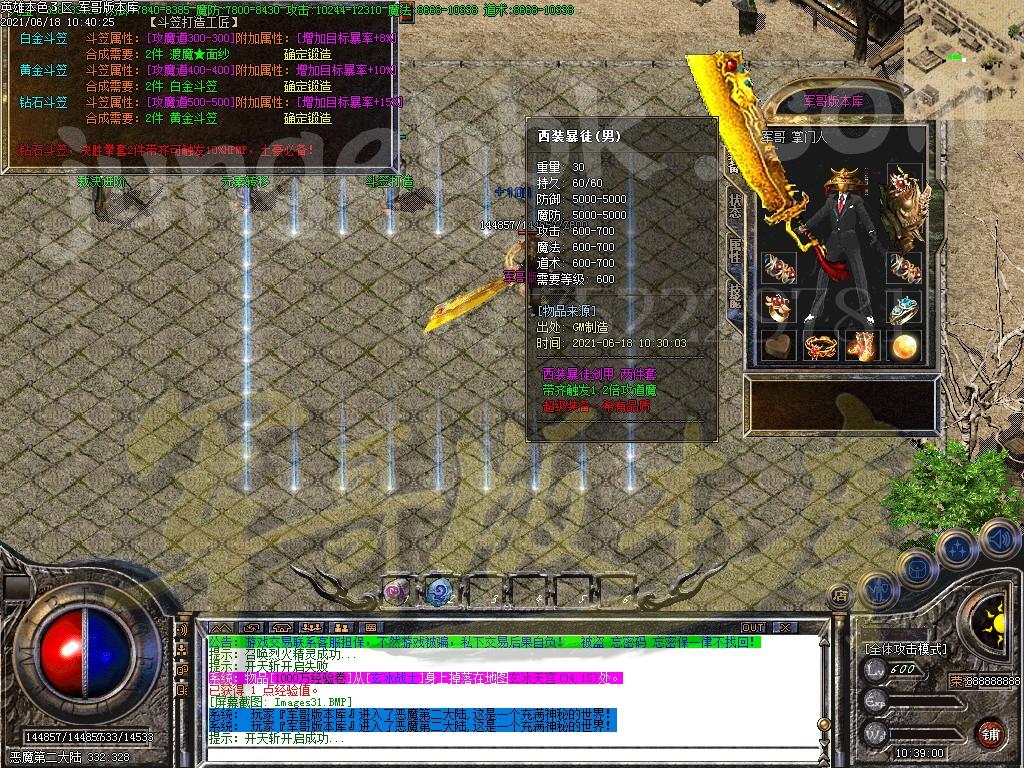Viewport: 1024px width, 768px height.
Task: Confirm forging the 钻石斗笠 (diamond hat)
Action: 307,118
